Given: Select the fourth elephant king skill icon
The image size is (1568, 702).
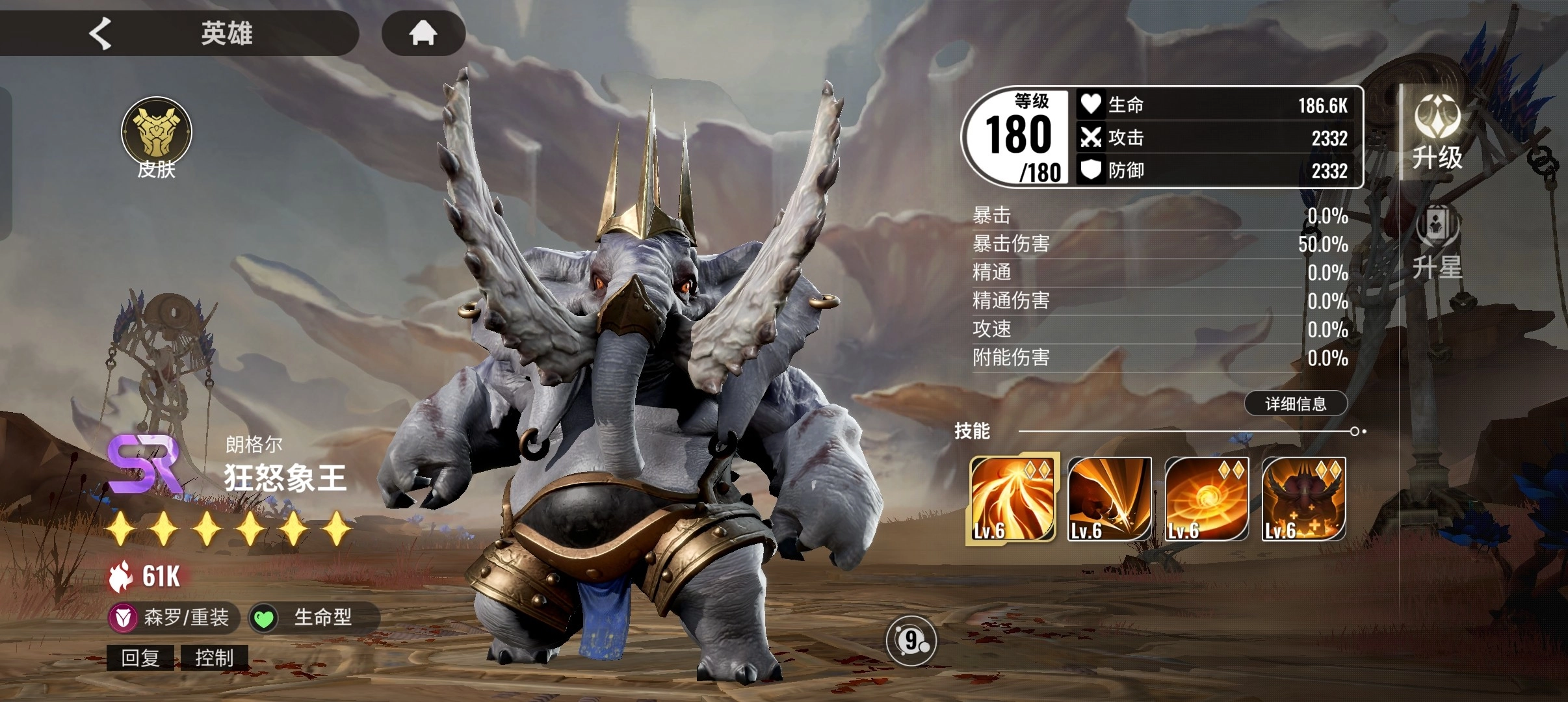Looking at the screenshot, I should click(x=1303, y=499).
